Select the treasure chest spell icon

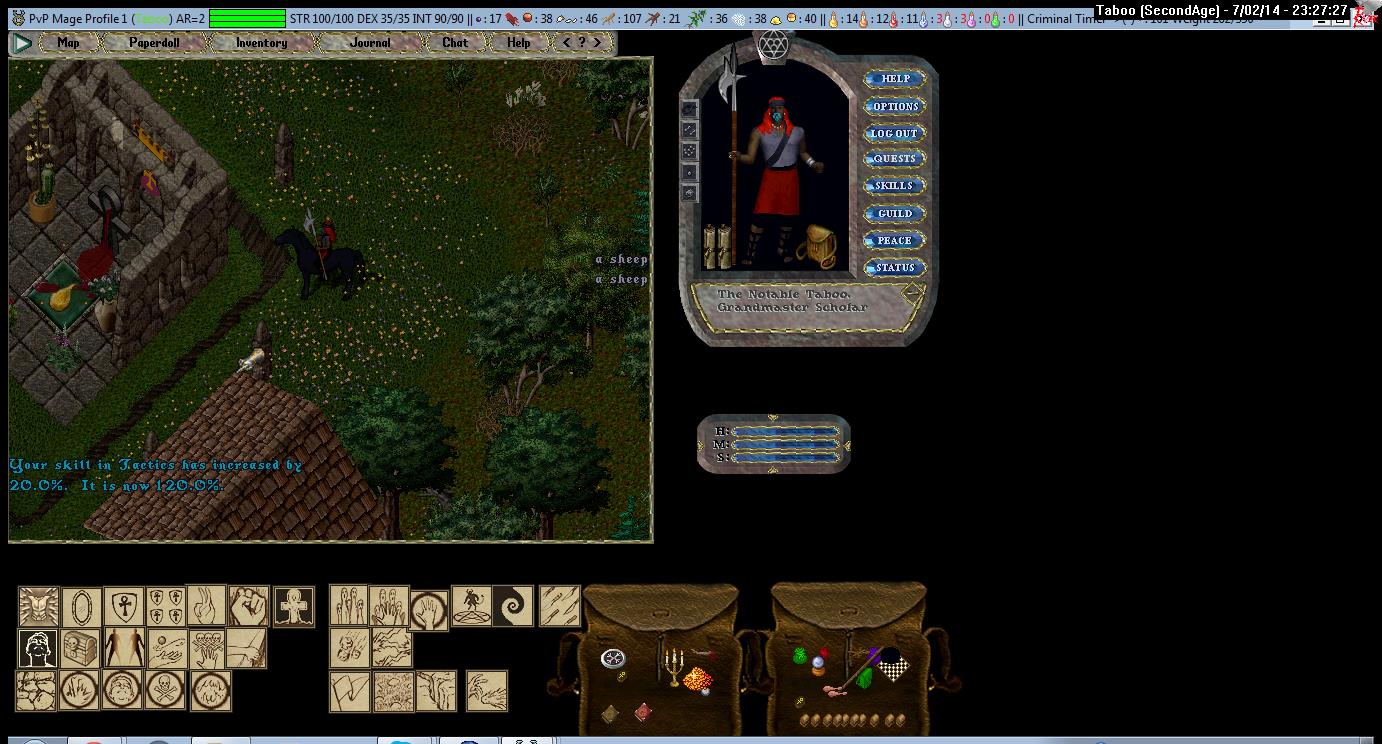pos(81,649)
